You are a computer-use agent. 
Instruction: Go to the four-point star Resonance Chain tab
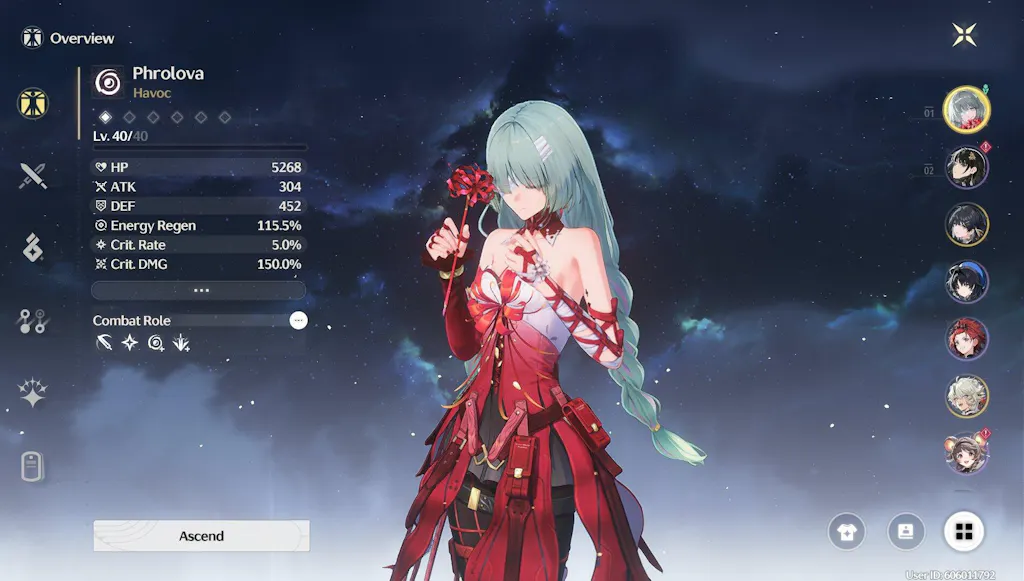[x=33, y=394]
